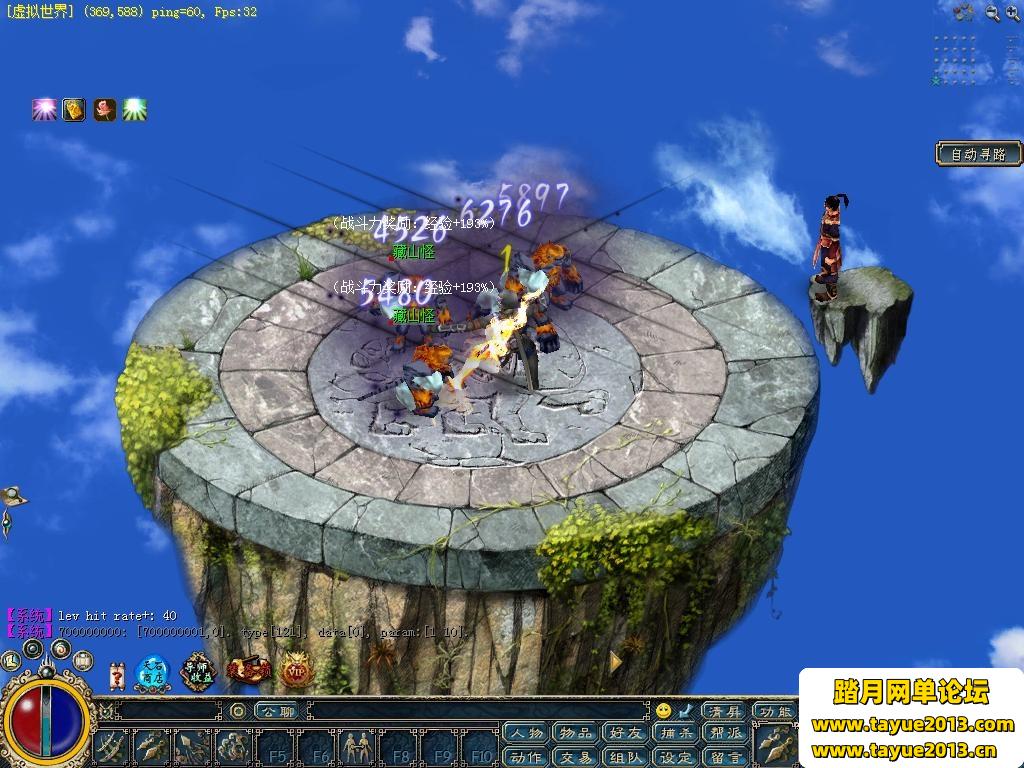
Task: Clear the chat with 清屏
Action: pos(723,711)
